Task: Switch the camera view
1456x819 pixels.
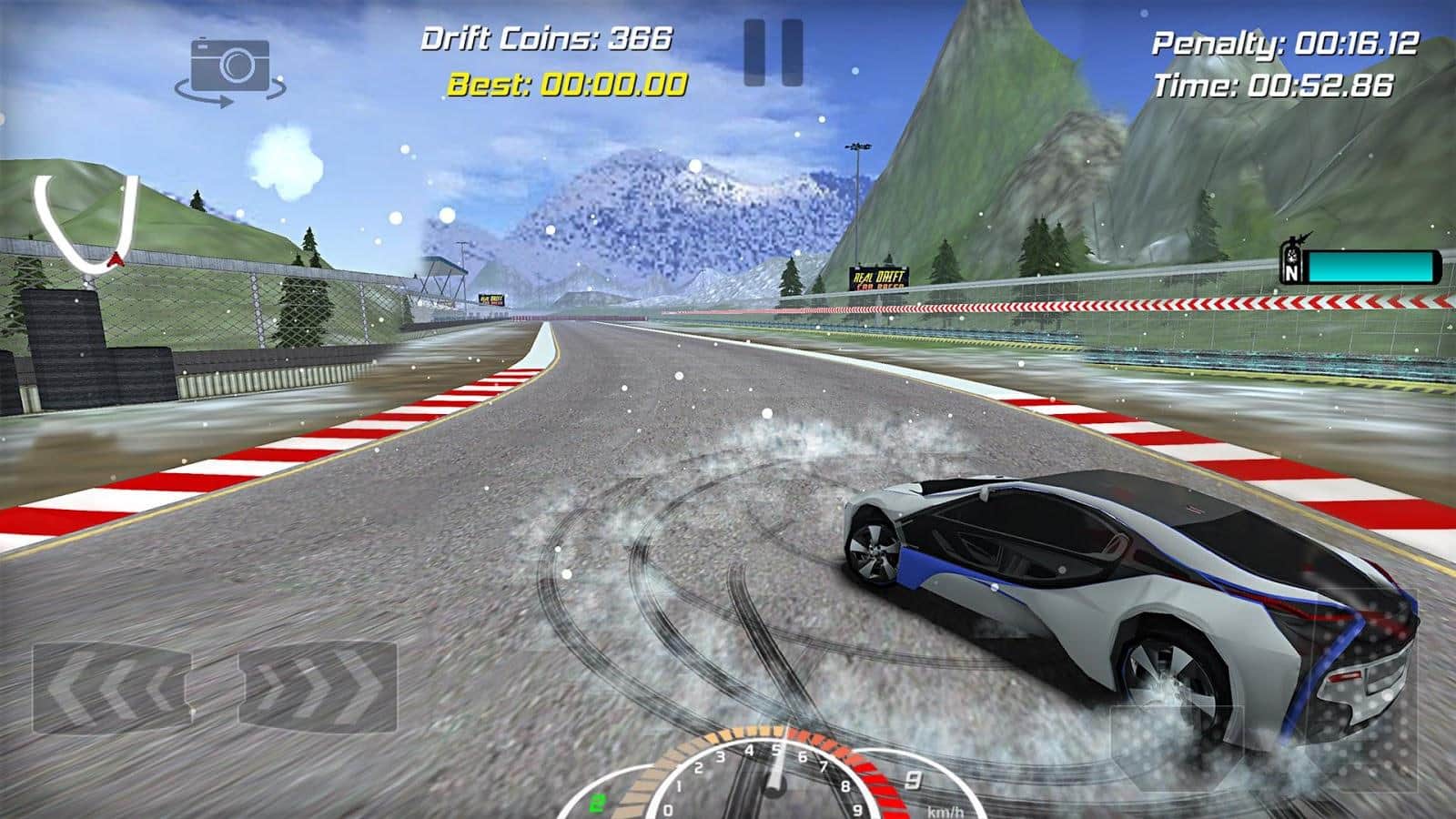Action: 230,69
